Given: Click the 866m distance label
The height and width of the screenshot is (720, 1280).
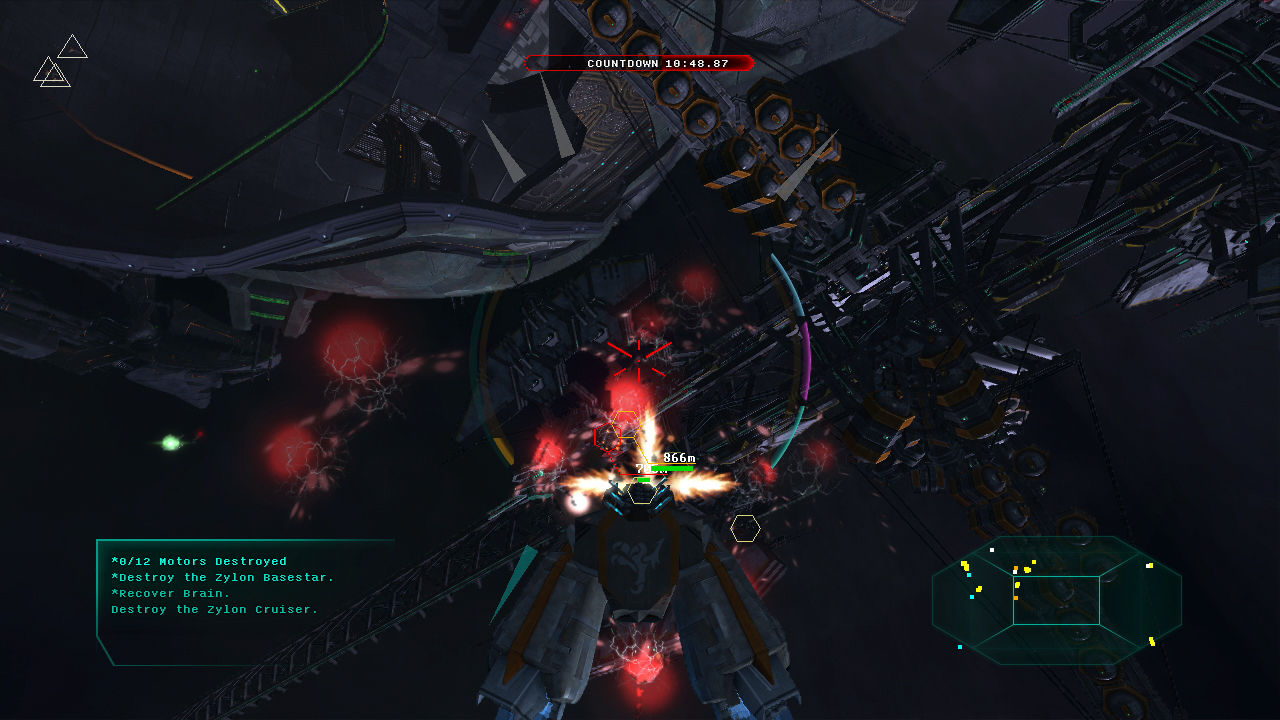Looking at the screenshot, I should click(x=679, y=457).
